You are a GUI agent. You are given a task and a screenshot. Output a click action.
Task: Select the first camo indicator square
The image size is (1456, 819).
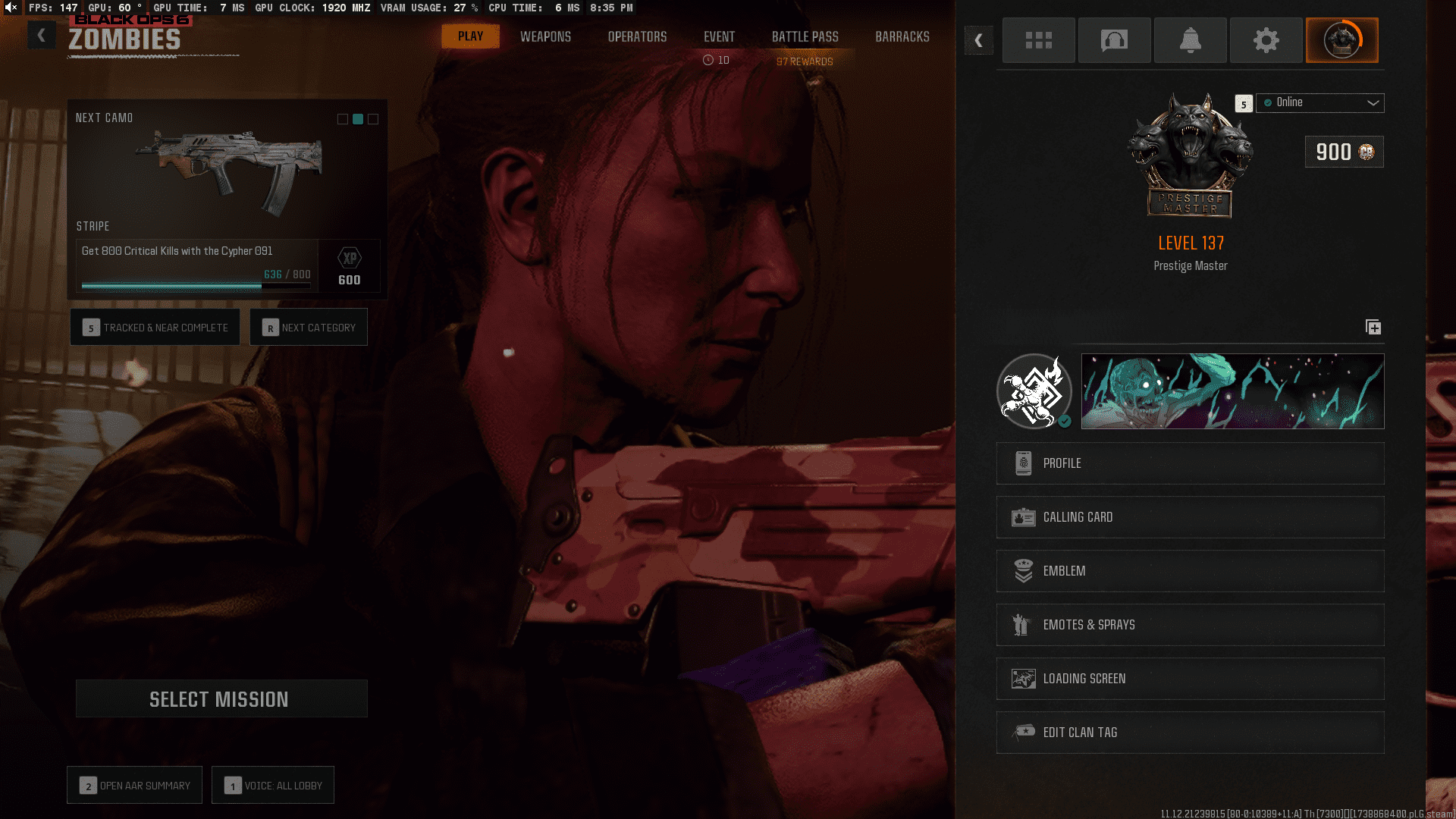tap(341, 119)
